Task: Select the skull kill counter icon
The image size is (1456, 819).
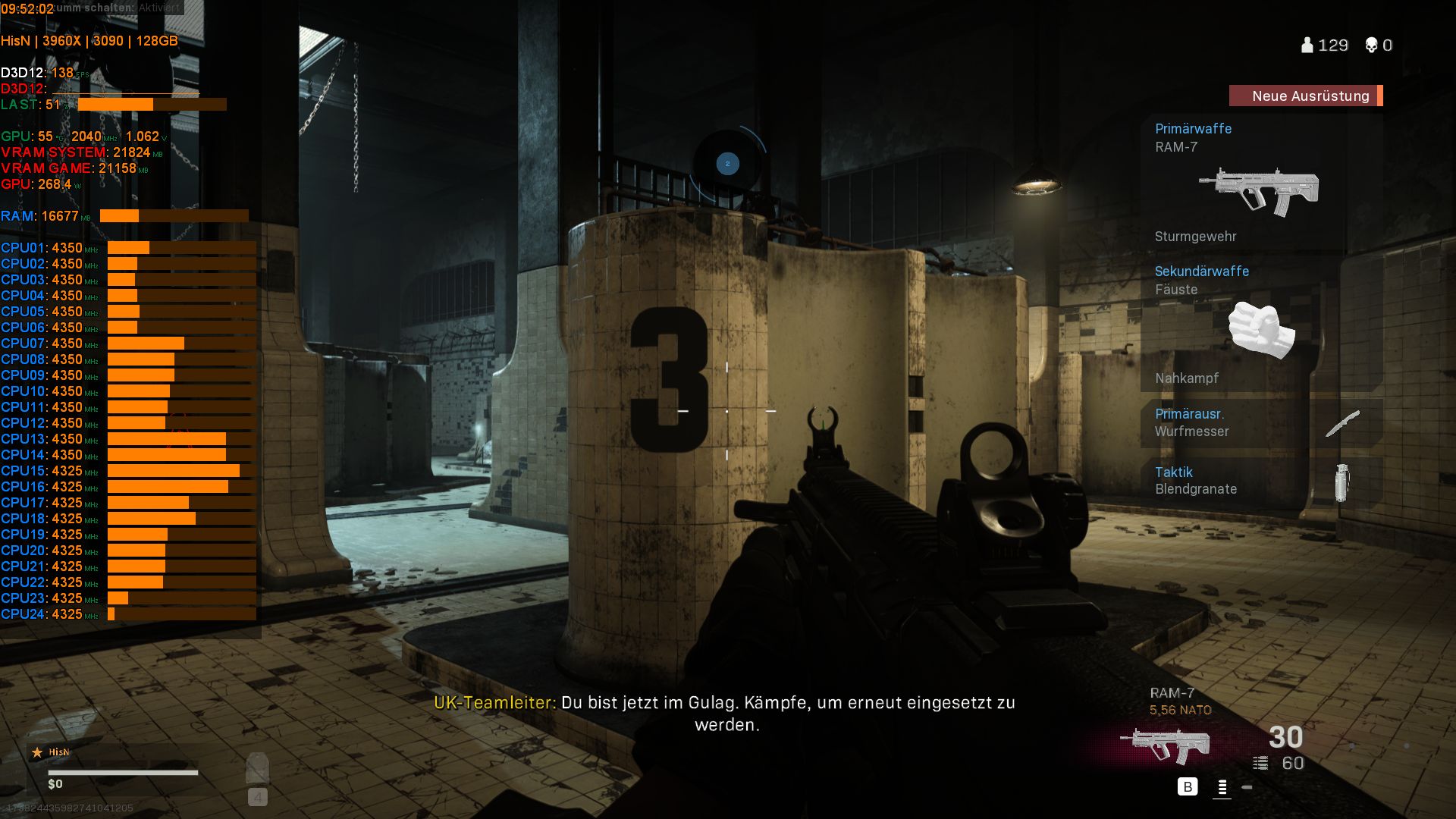Action: [1371, 44]
